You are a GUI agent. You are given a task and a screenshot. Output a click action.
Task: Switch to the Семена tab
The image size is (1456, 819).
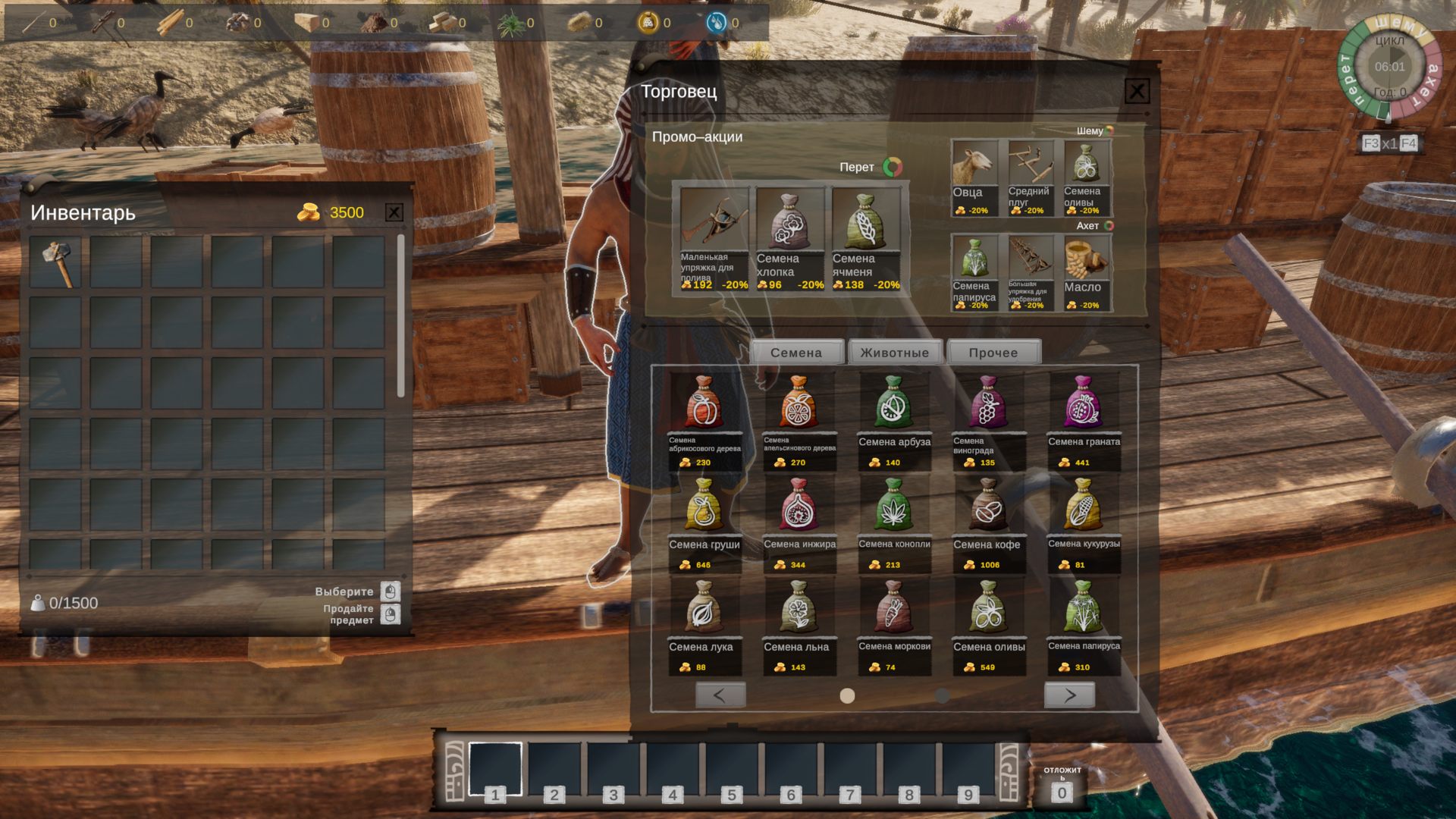[796, 353]
